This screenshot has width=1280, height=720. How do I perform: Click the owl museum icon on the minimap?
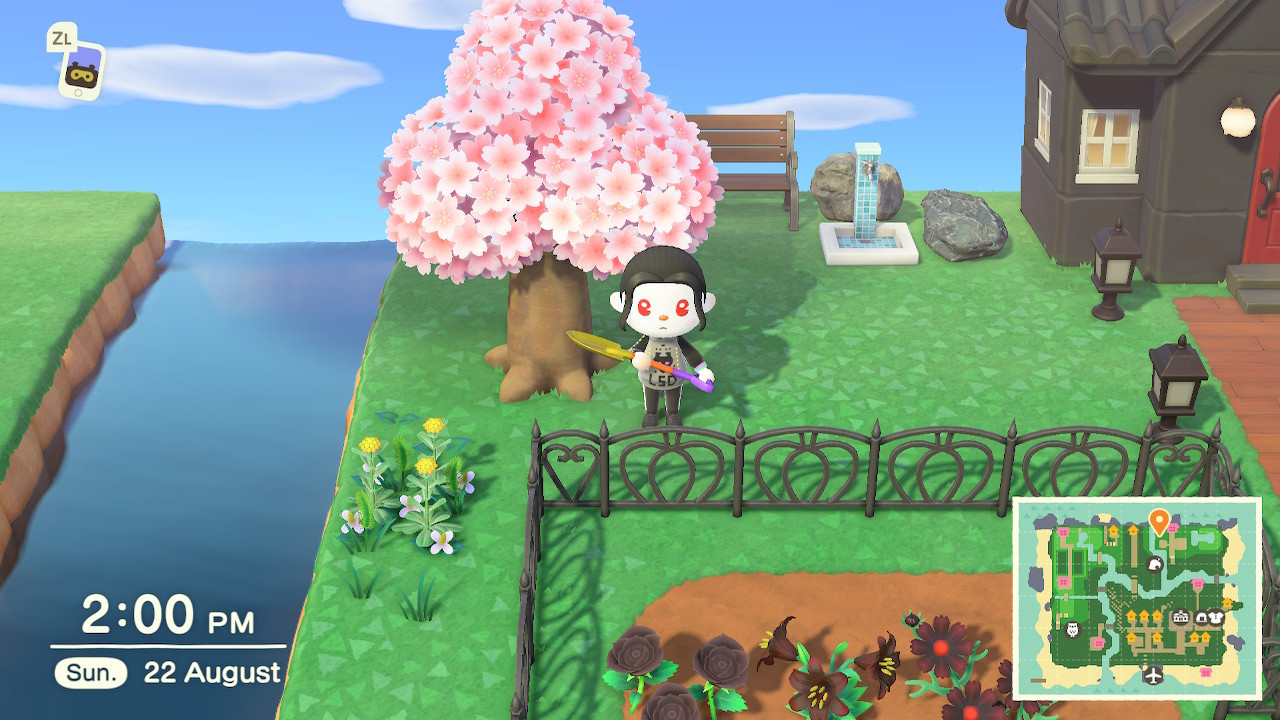pyautogui.click(x=1071, y=628)
